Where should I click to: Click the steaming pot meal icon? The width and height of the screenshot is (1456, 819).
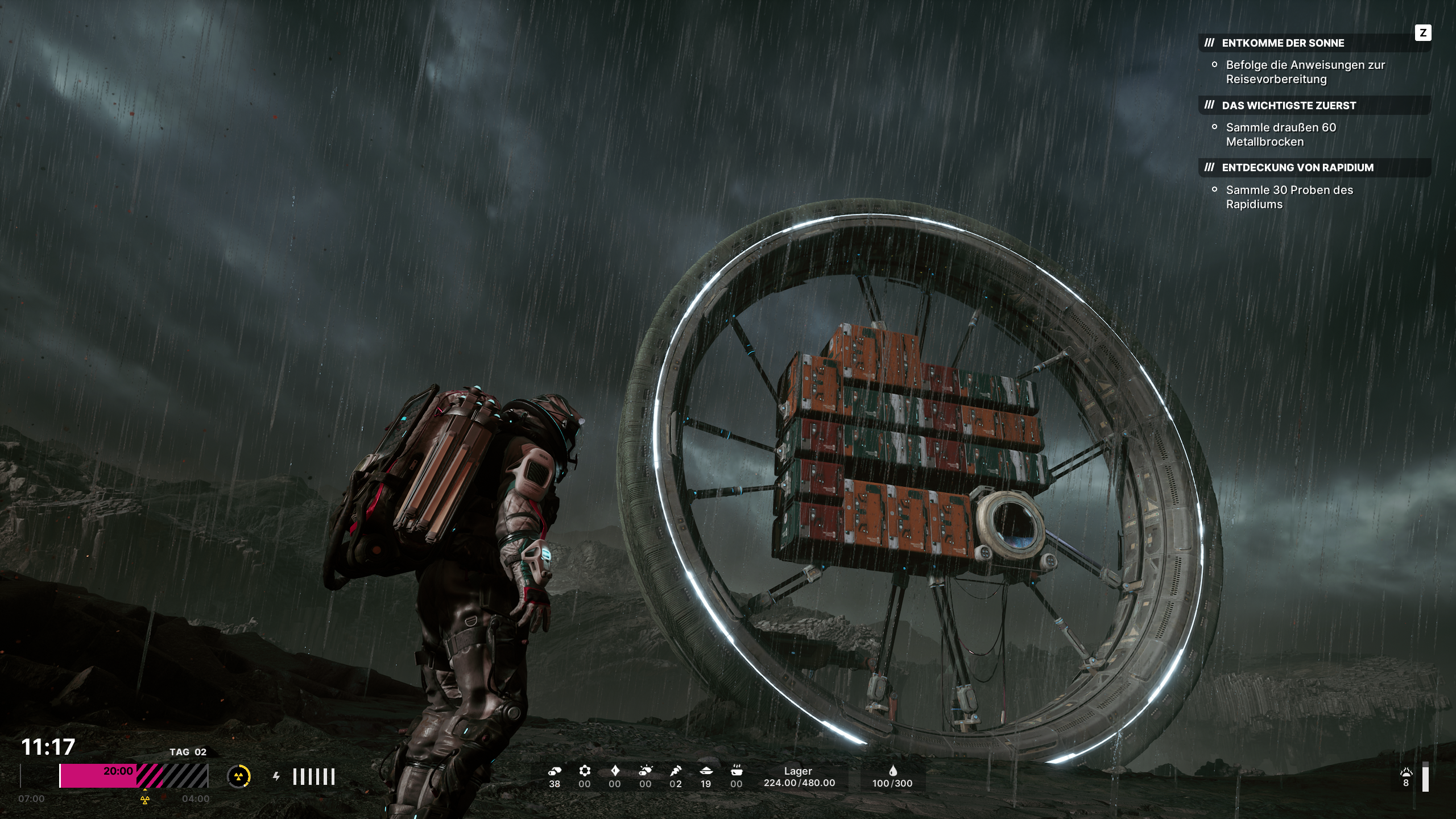pyautogui.click(x=736, y=771)
